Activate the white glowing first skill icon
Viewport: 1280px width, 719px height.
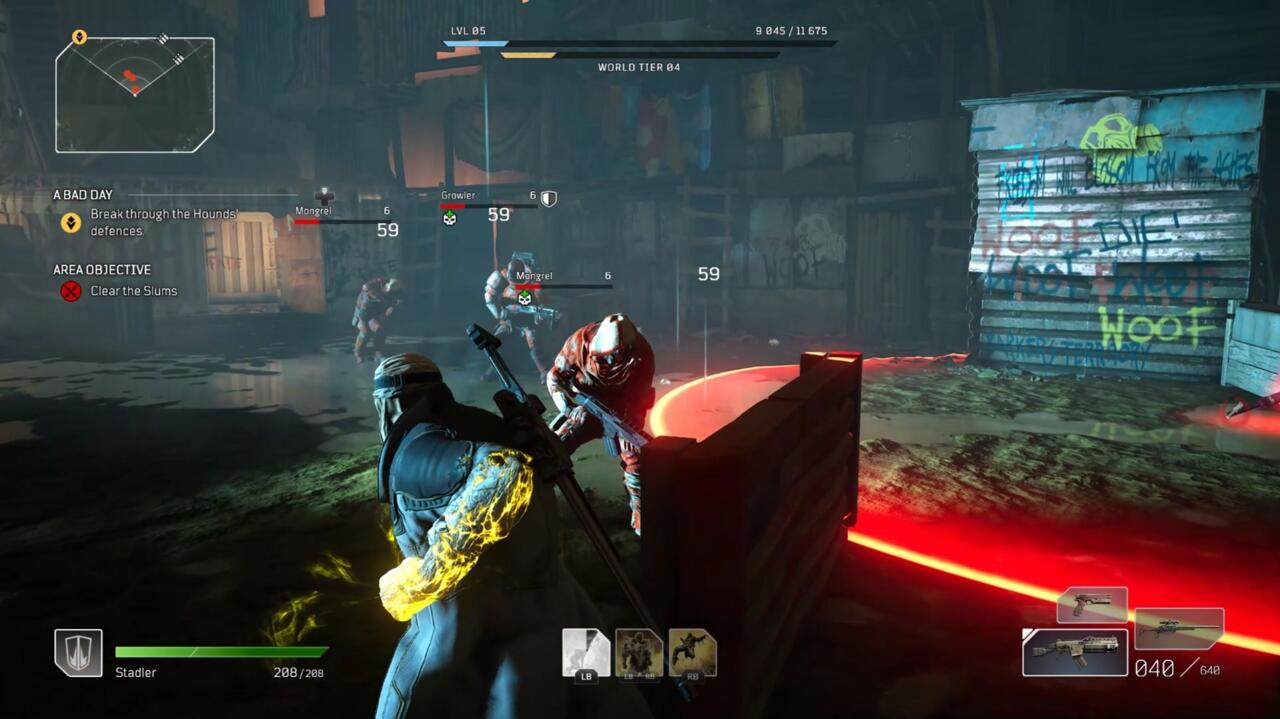click(x=586, y=654)
